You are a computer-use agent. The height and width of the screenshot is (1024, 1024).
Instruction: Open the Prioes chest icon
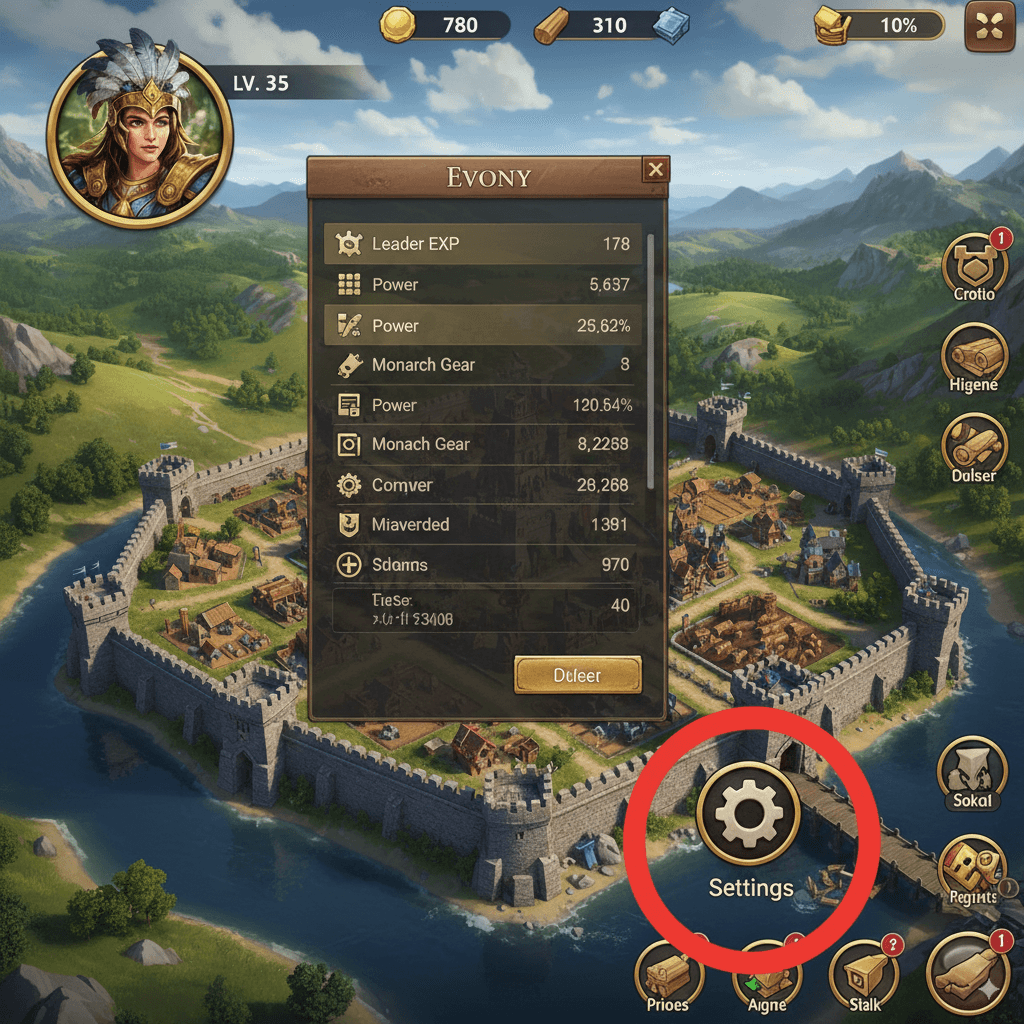click(669, 975)
